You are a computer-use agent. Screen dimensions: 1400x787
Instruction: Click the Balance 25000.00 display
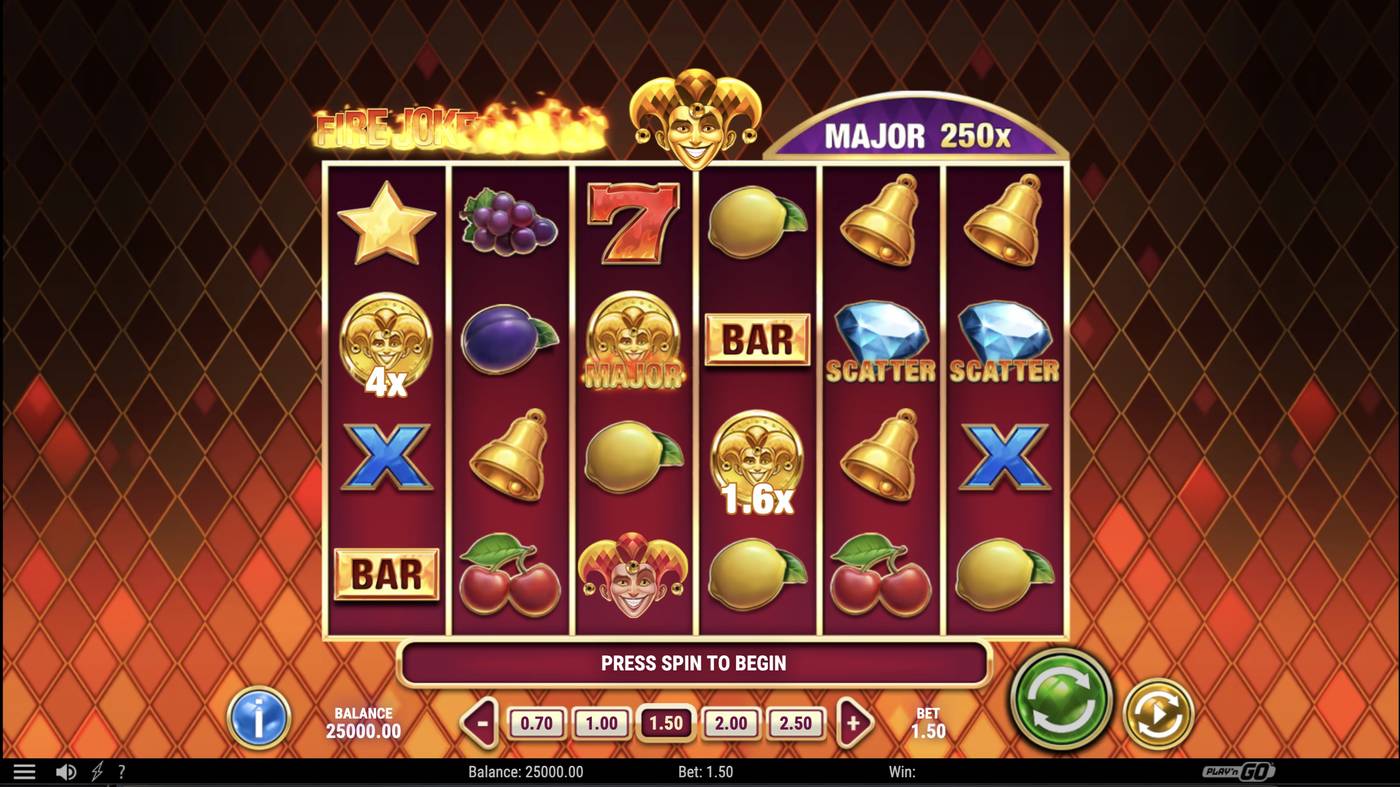[x=364, y=720]
